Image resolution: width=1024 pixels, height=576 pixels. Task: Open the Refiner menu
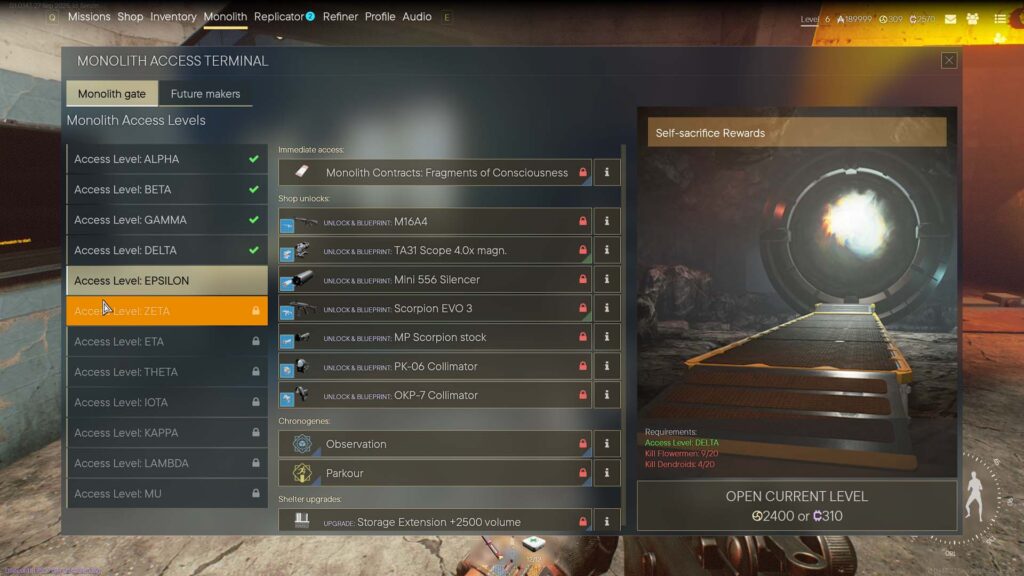[340, 17]
